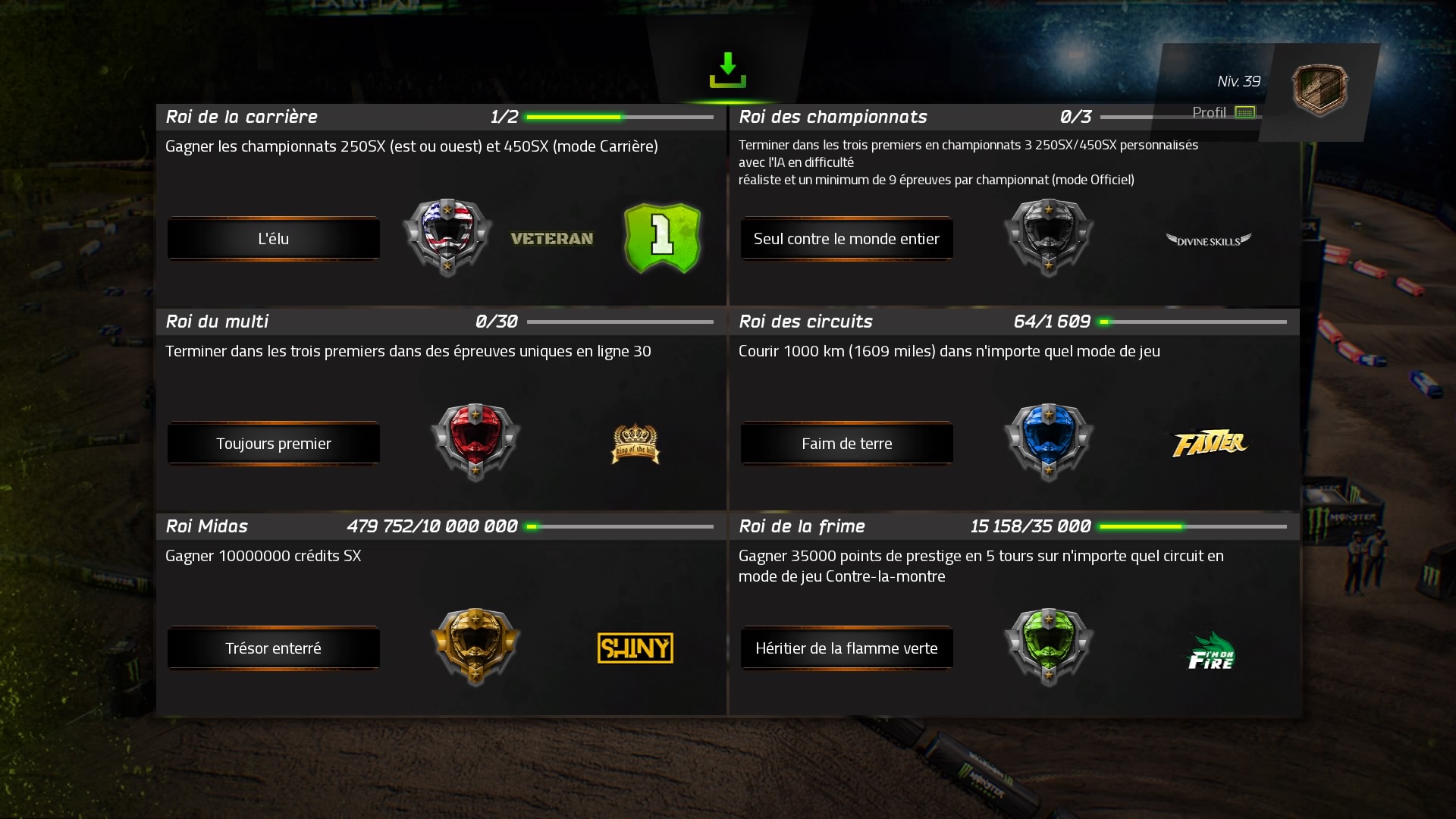This screenshot has height=819, width=1456.
Task: Click the level 39 profile badge
Action: pyautogui.click(x=1319, y=89)
